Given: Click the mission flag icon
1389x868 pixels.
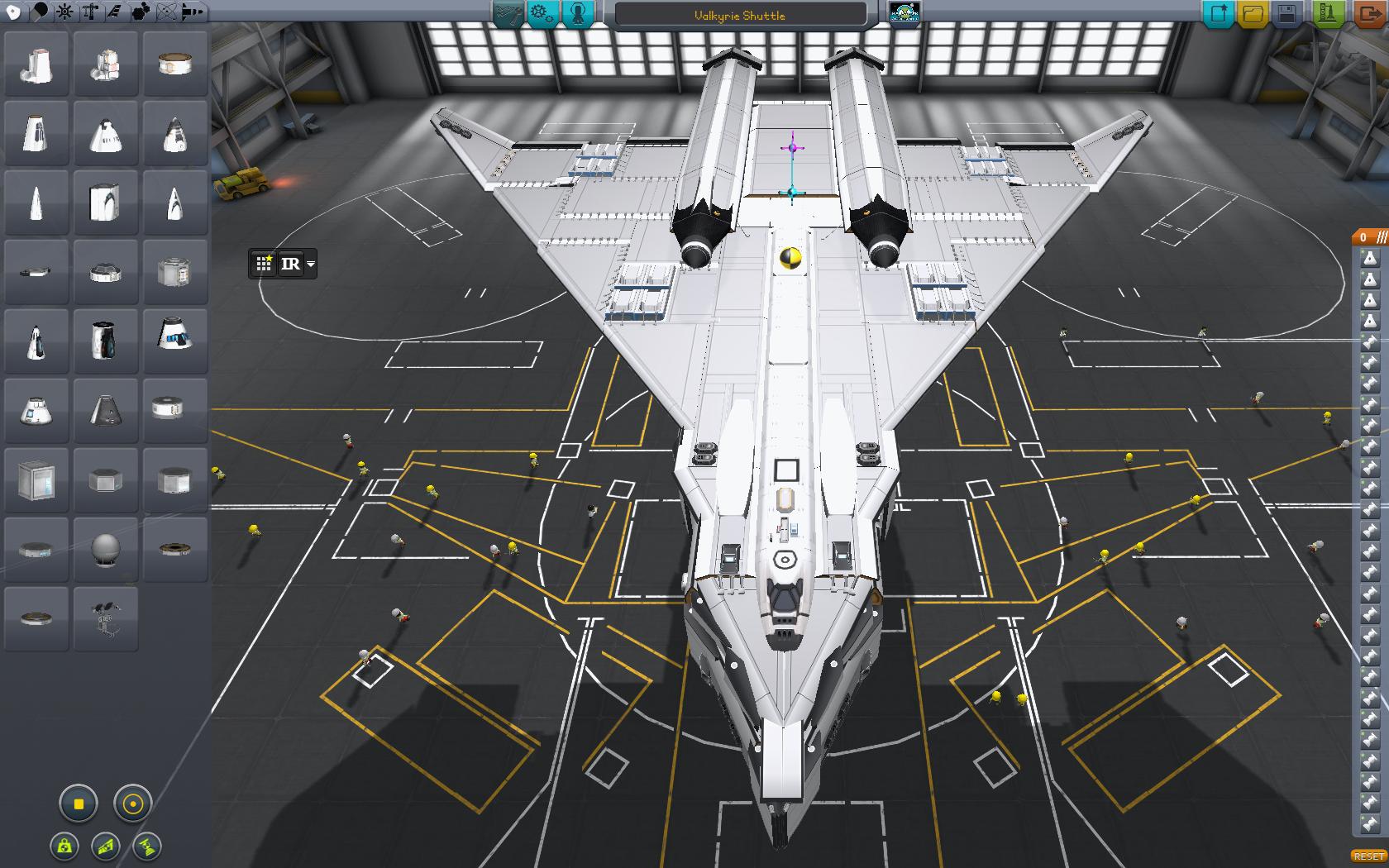Looking at the screenshot, I should click(x=905, y=13).
